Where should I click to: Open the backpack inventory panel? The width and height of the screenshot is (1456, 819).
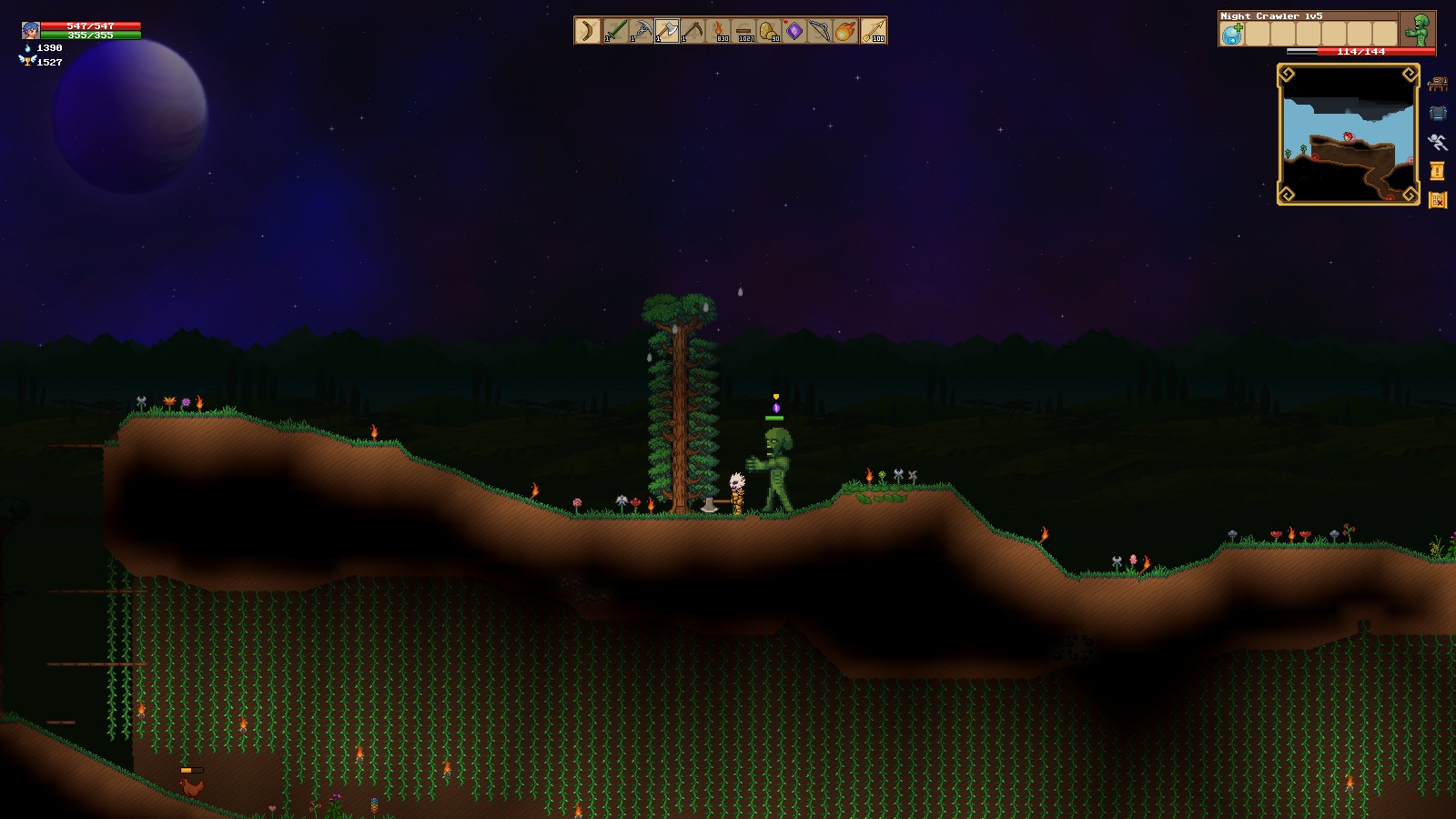(1439, 112)
